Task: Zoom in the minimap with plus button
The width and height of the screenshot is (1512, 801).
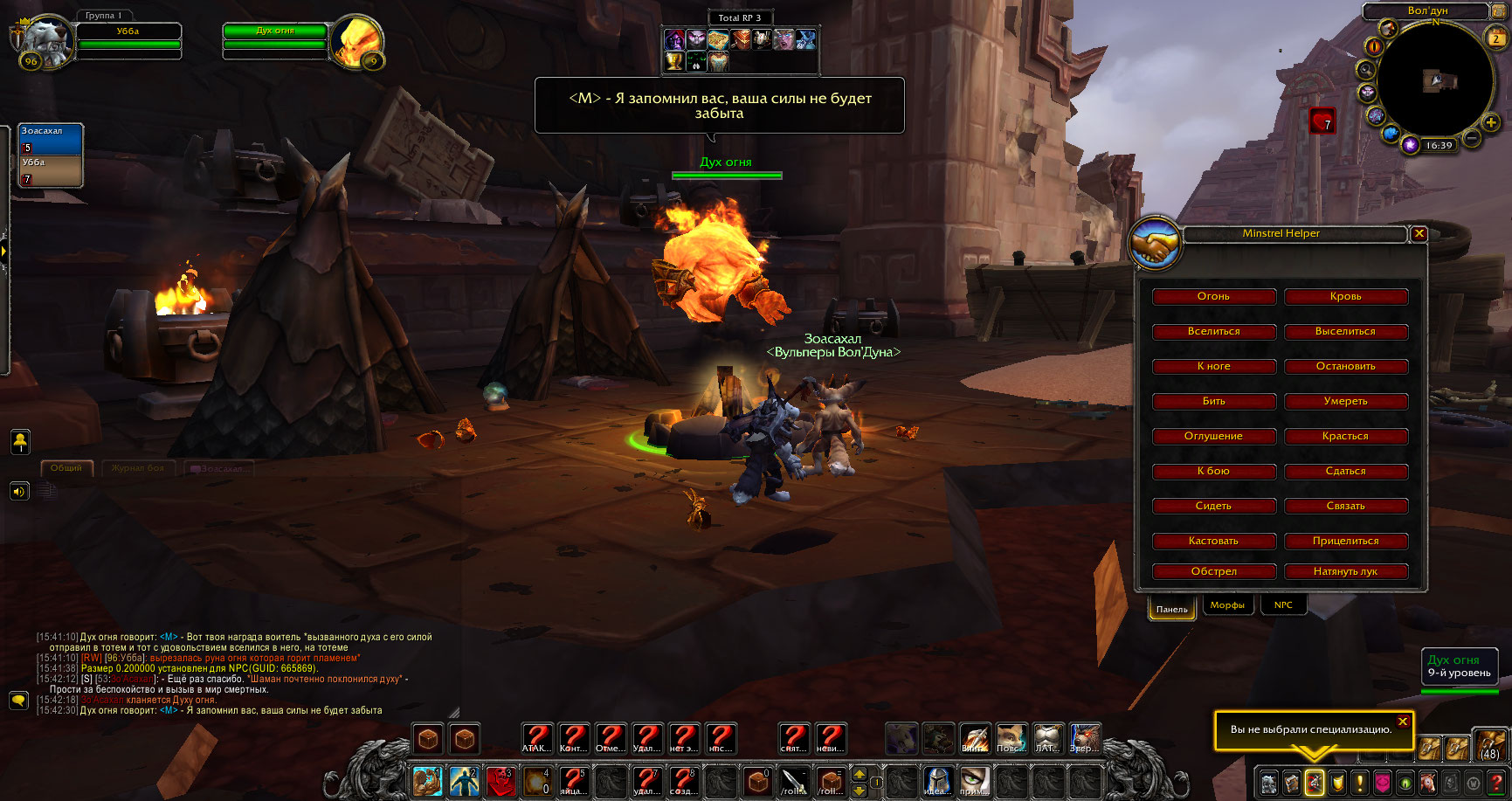Action: (1491, 123)
